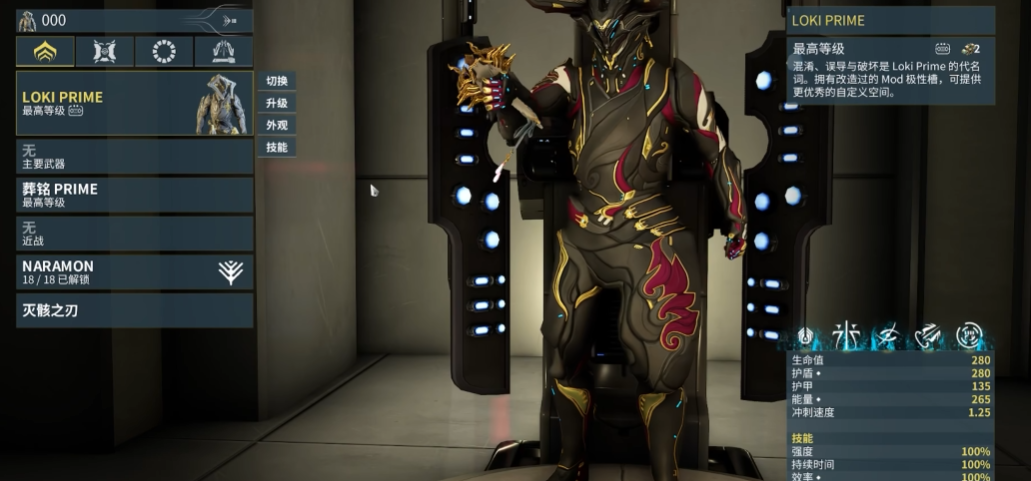Viewport: 1031px width, 481px height.
Task: Select the 葬铭 Prime secondary weapon slot
Action: pyautogui.click(x=134, y=194)
